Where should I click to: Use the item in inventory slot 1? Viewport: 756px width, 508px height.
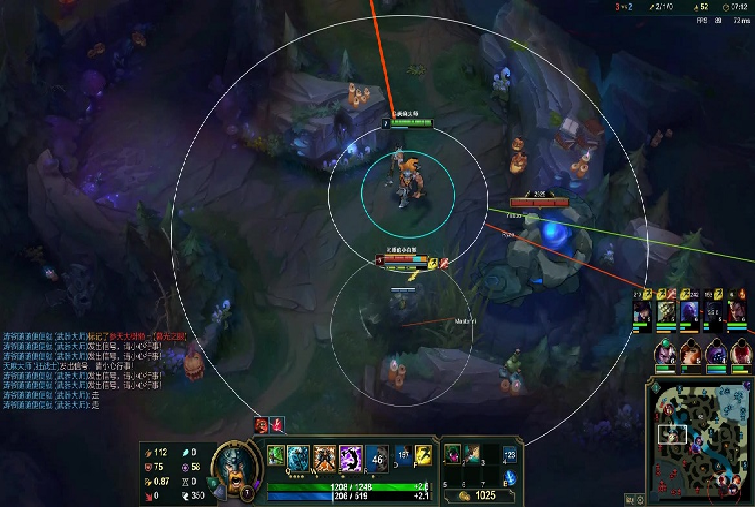tap(453, 455)
